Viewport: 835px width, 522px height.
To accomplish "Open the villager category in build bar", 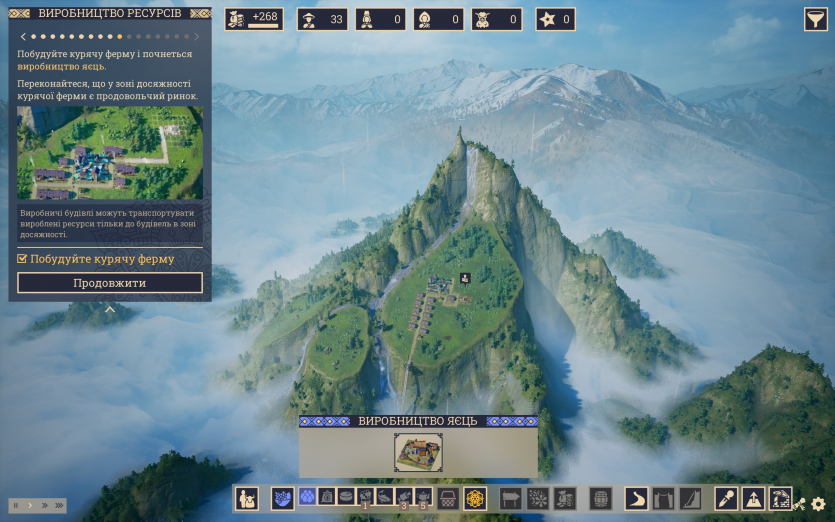I will 246,497.
